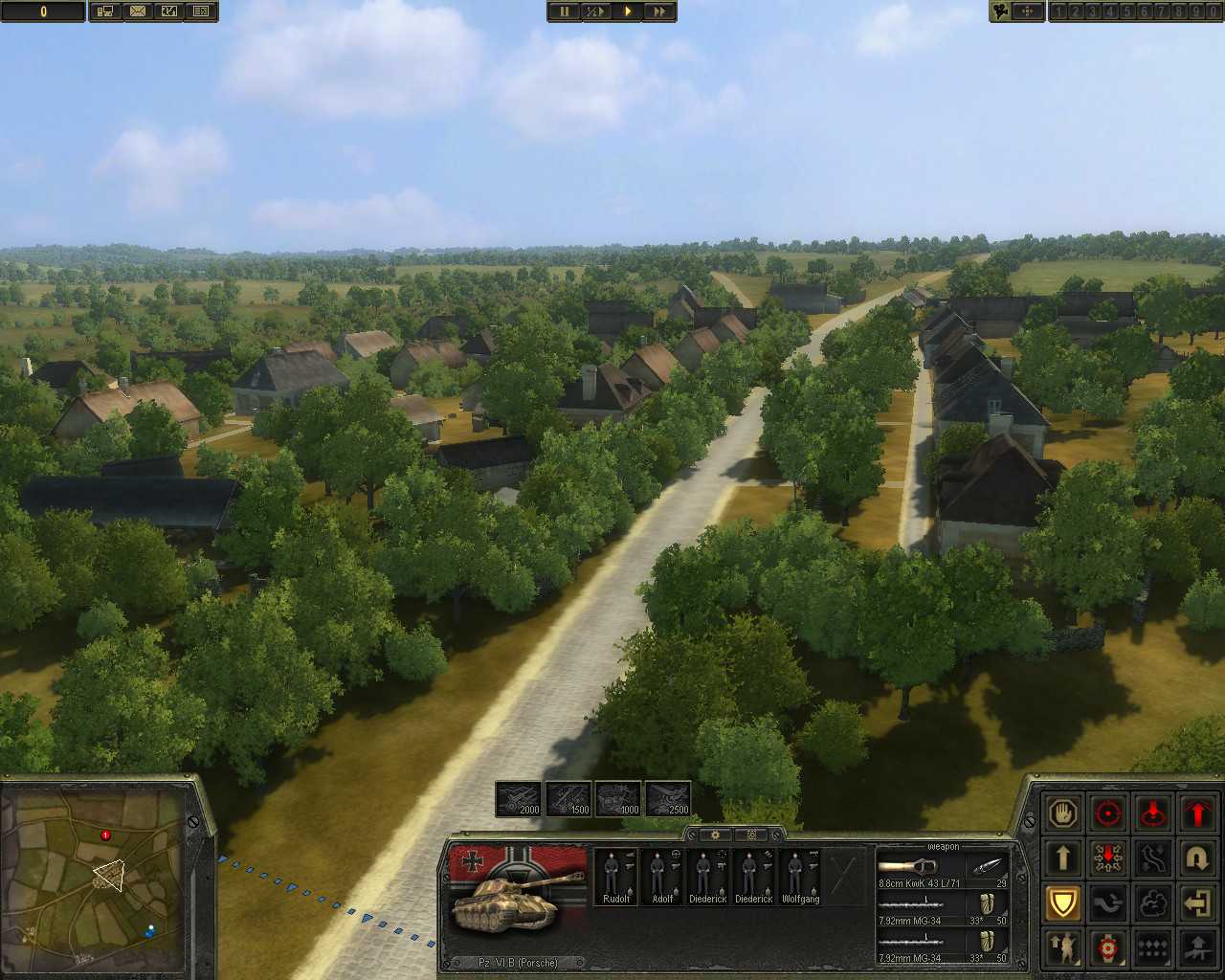Select the forward move arrow command
The height and width of the screenshot is (980, 1225).
pos(1063,858)
